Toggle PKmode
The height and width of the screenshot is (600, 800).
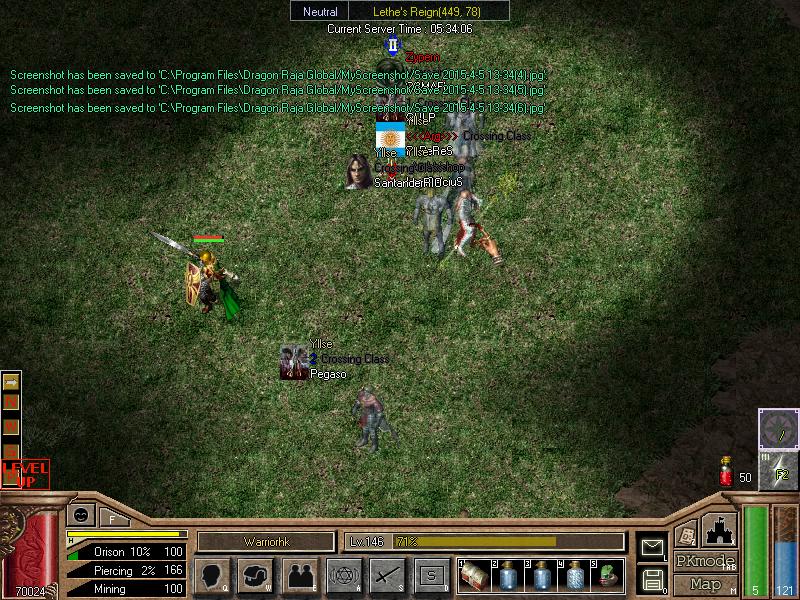point(704,561)
